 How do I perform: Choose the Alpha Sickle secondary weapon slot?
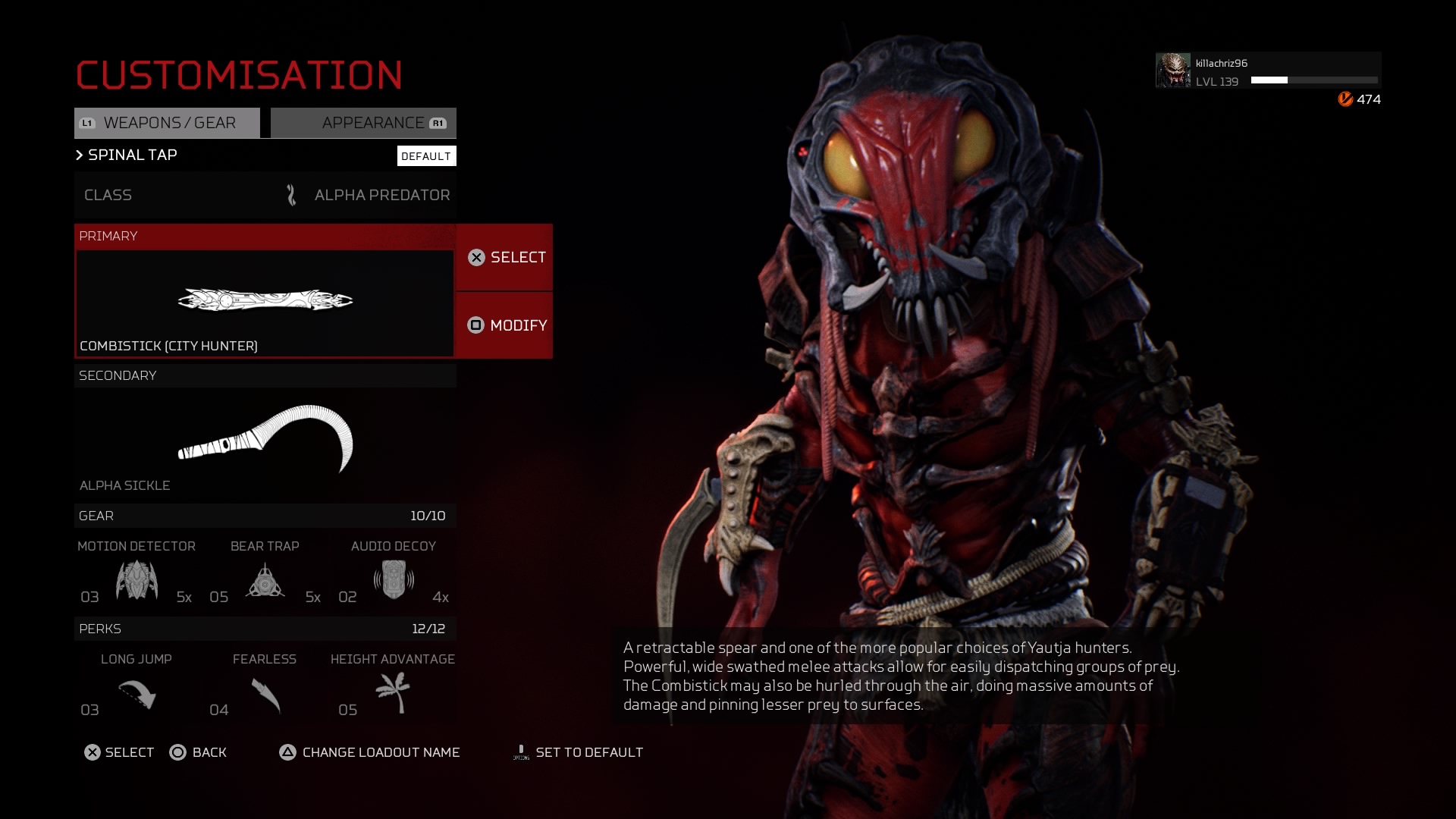point(265,440)
